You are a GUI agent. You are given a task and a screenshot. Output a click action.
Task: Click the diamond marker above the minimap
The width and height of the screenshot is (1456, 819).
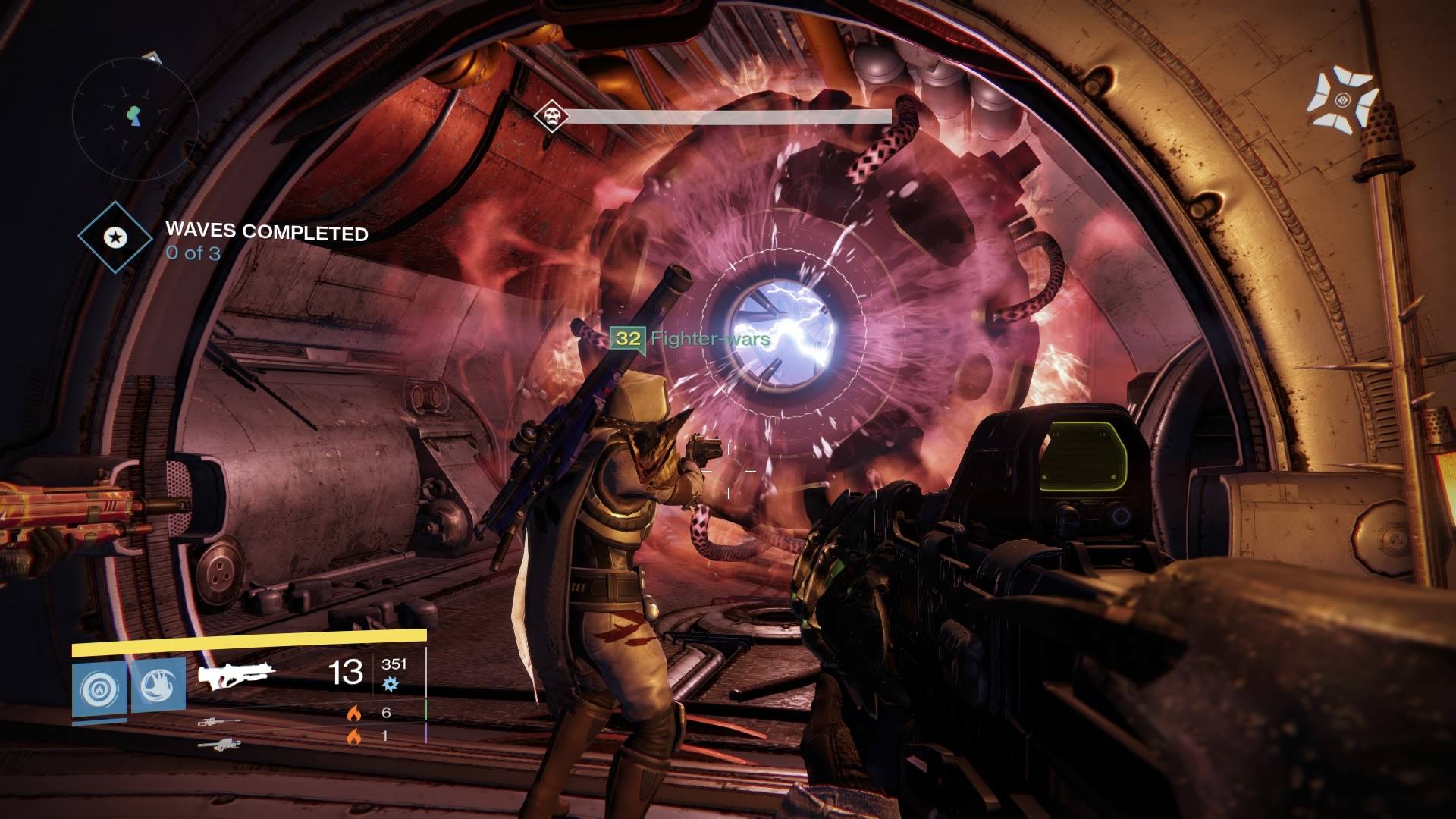click(x=152, y=57)
